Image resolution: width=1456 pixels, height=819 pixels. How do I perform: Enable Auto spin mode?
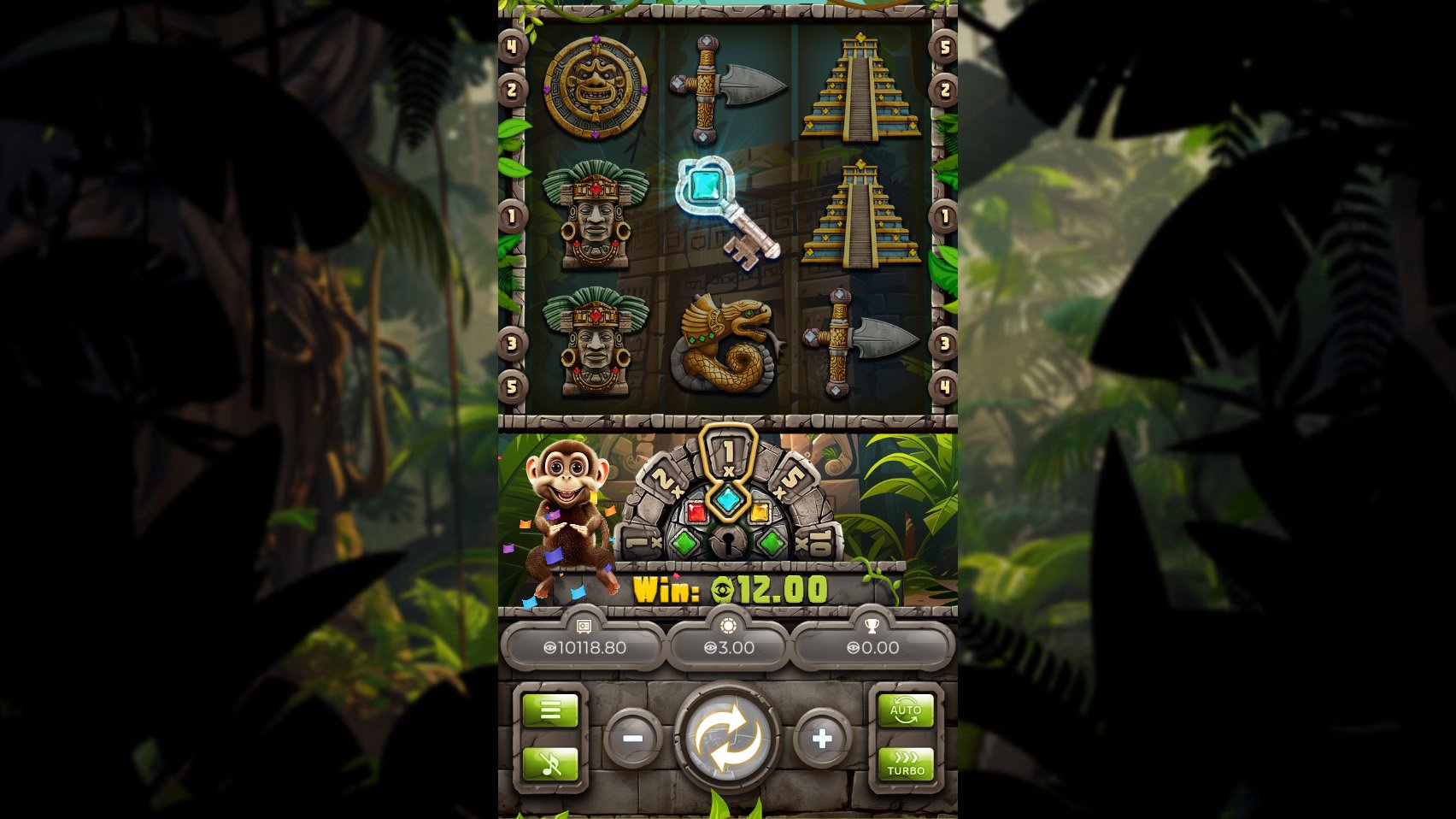(906, 710)
